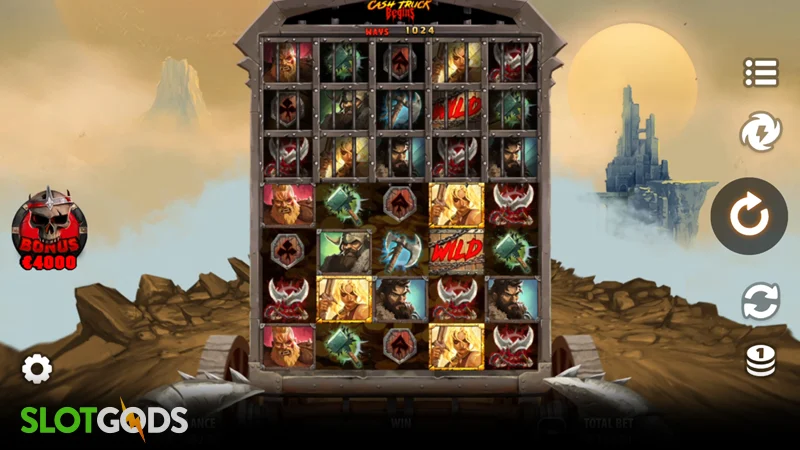Open the paytable list menu
Screen dimensions: 800x450
coord(760,72)
